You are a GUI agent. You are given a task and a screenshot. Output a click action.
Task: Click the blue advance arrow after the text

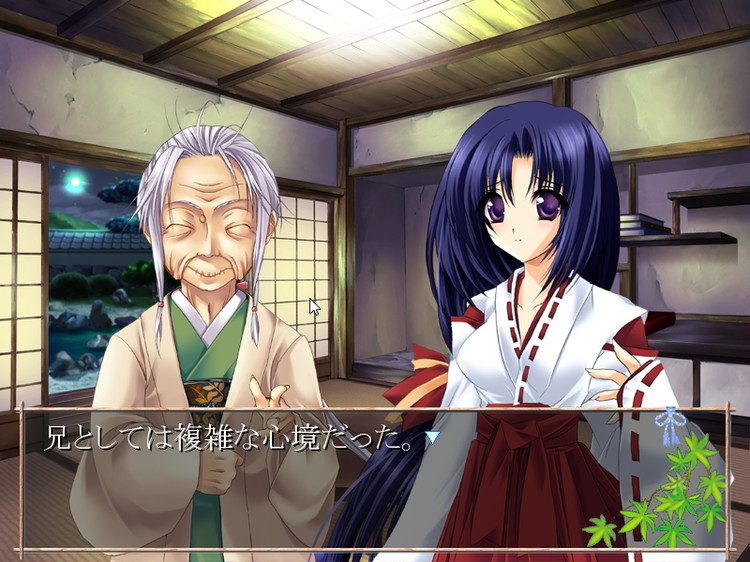pos(431,437)
